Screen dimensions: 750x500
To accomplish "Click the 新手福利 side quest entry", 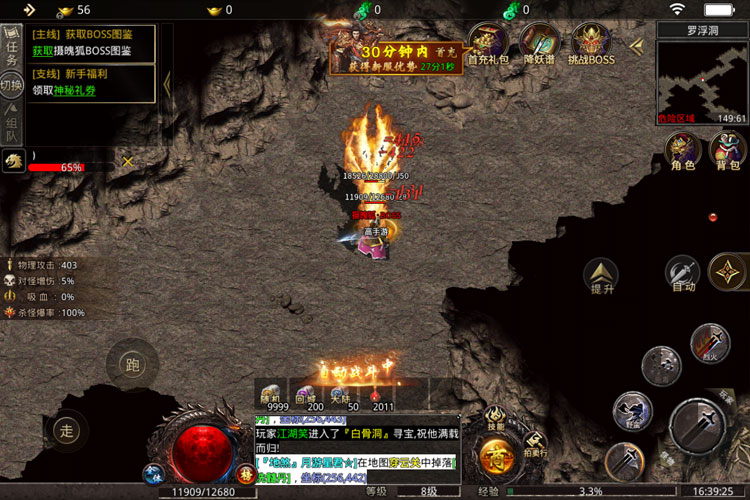I will coord(90,82).
